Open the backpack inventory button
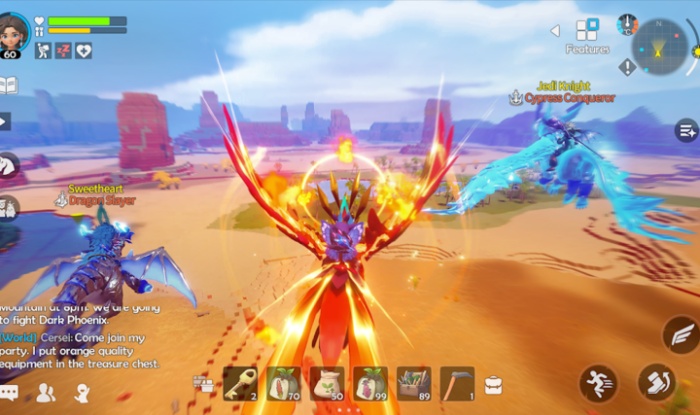 coord(493,384)
